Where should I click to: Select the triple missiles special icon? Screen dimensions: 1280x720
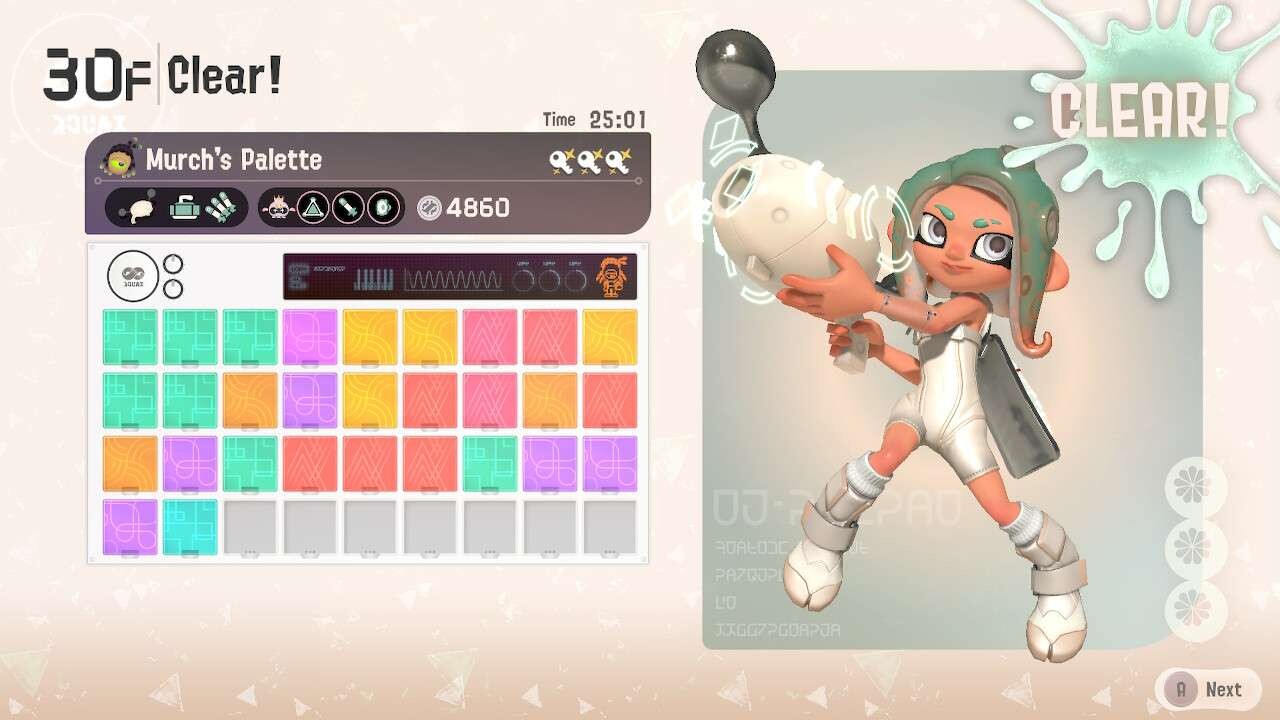(222, 208)
